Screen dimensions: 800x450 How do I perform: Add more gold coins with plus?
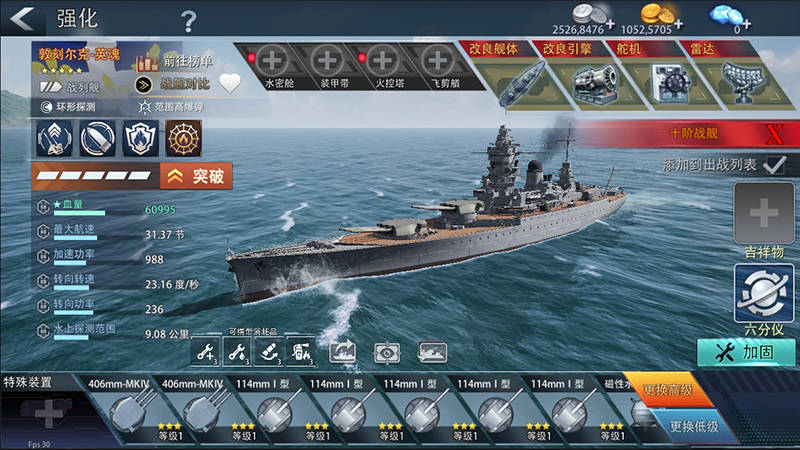(679, 22)
